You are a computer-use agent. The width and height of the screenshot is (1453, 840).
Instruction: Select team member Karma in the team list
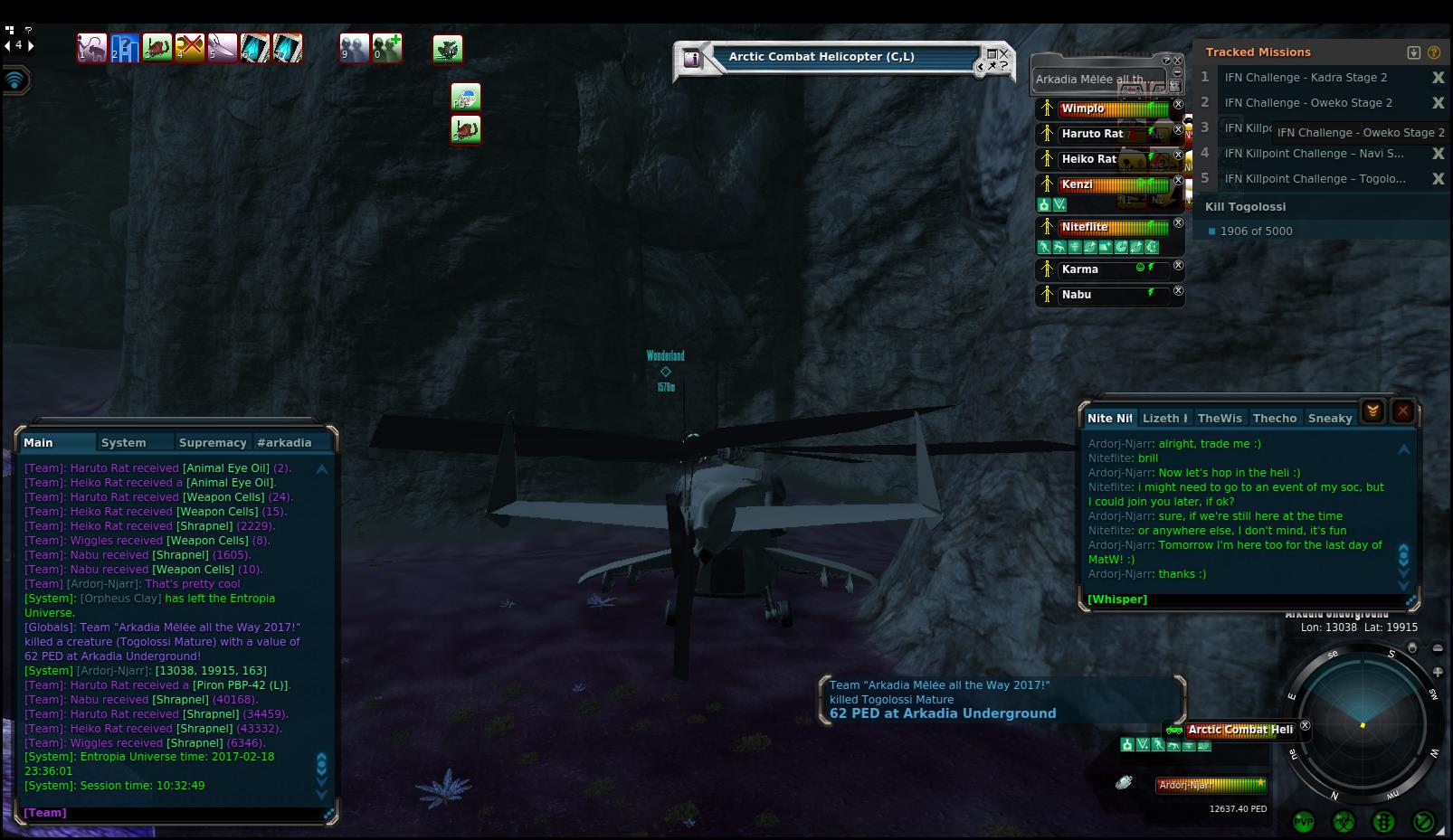point(1080,269)
